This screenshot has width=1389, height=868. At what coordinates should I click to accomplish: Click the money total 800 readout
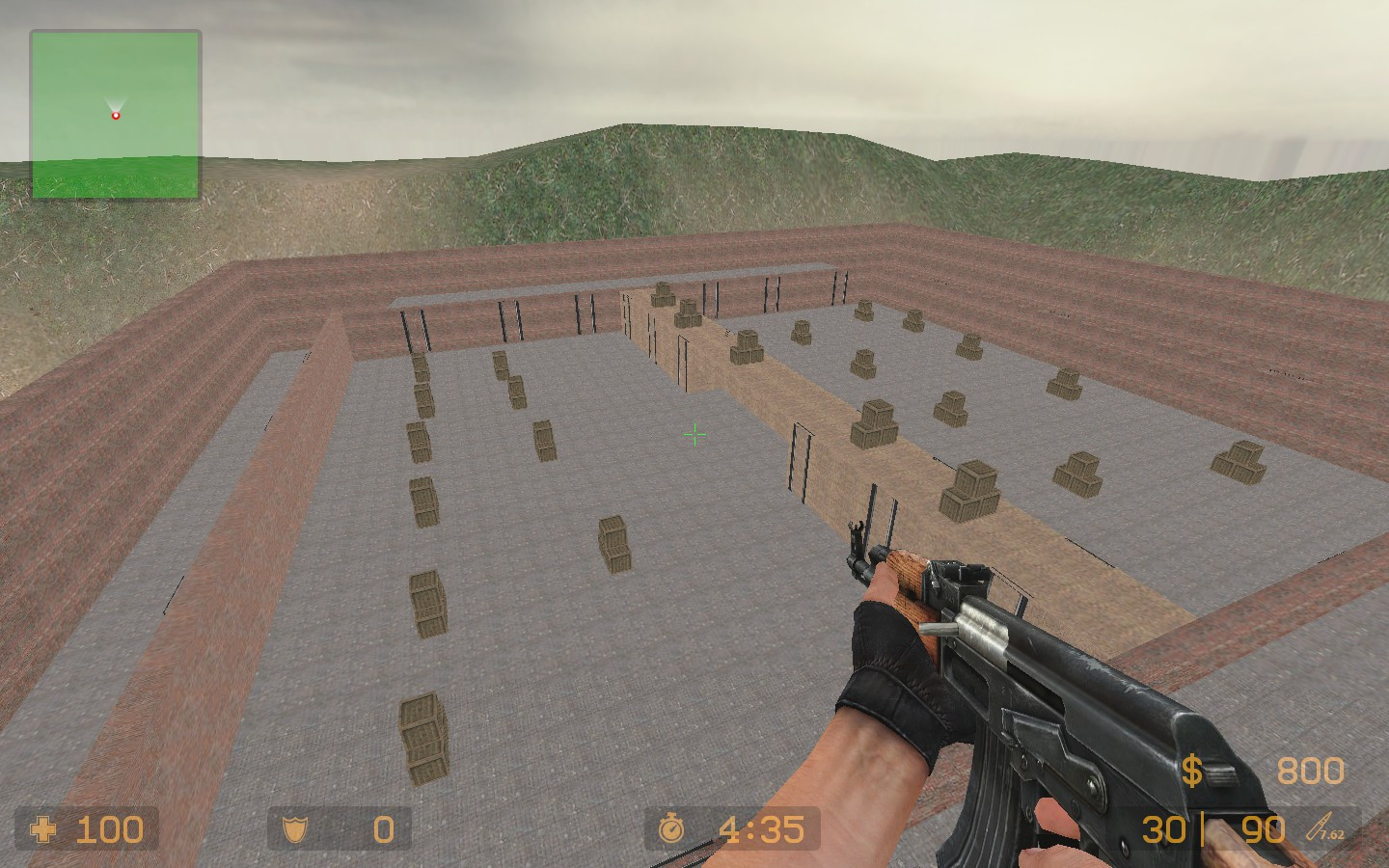click(x=1309, y=771)
